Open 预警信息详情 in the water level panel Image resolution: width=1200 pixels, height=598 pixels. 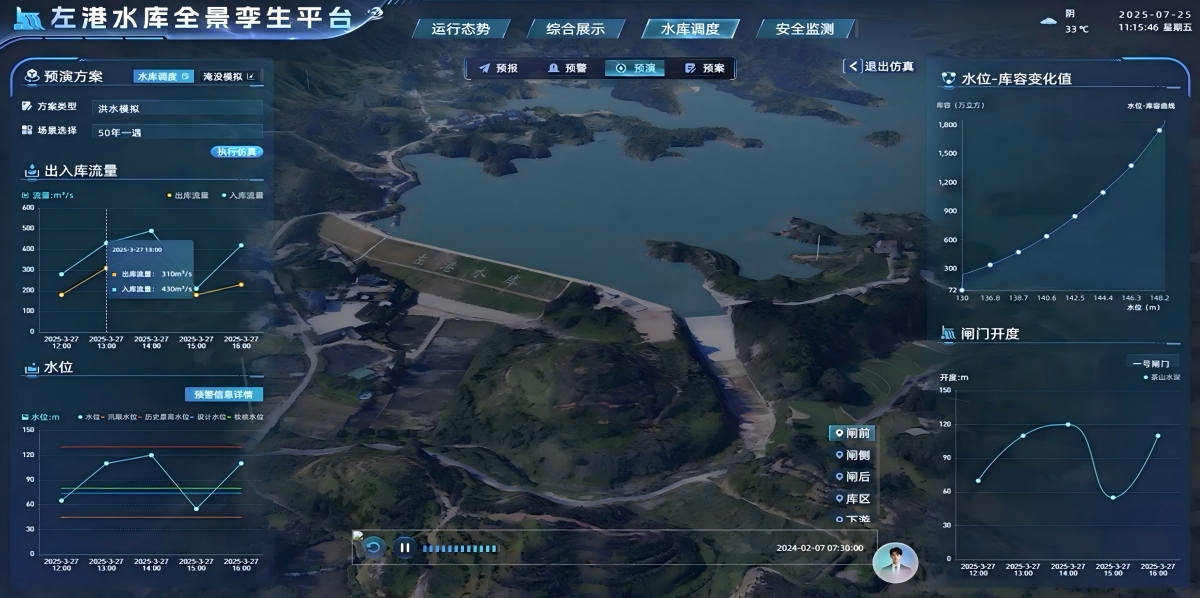pyautogui.click(x=223, y=394)
